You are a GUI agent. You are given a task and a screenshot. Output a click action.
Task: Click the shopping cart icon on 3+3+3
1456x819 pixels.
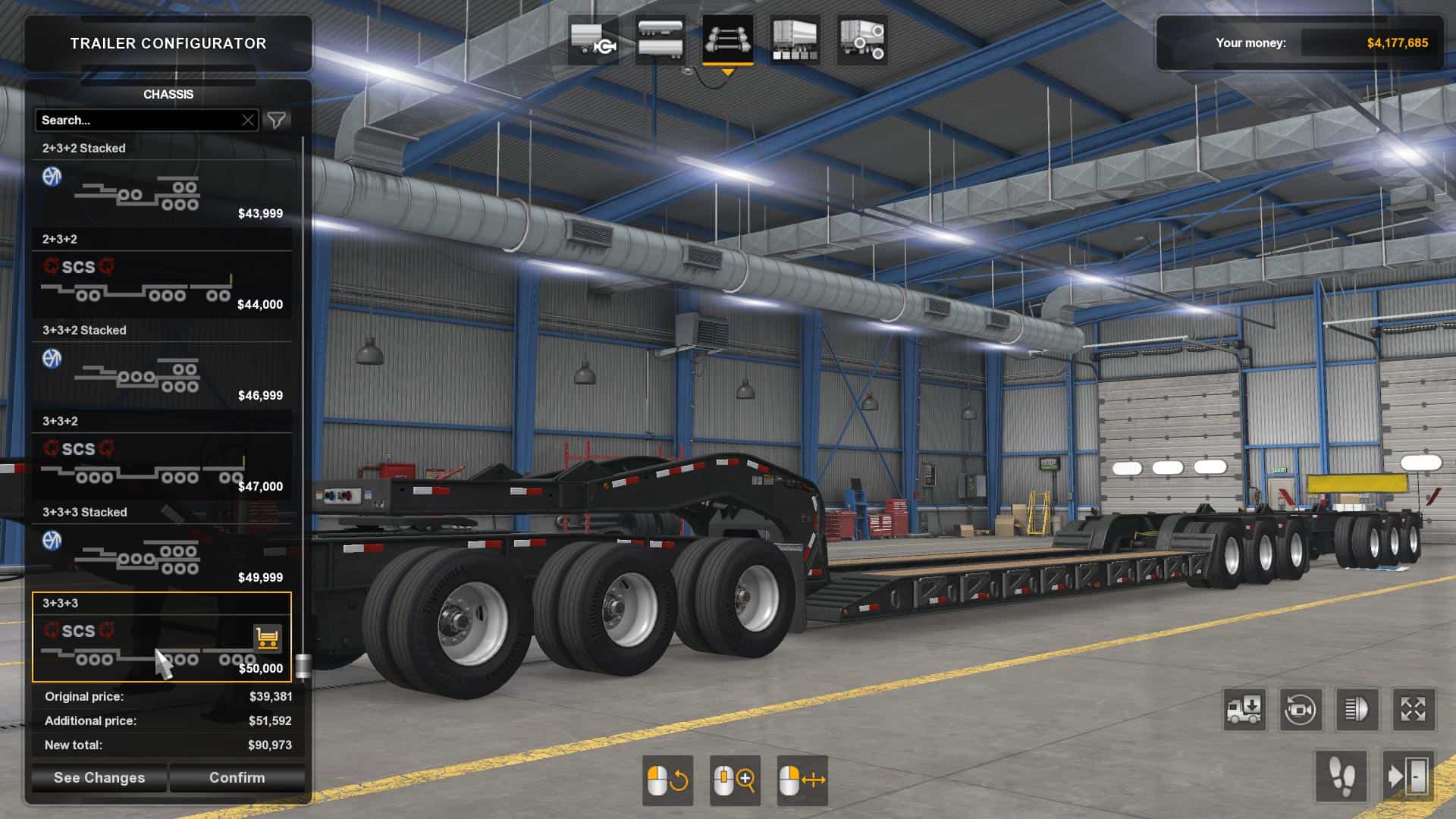267,639
